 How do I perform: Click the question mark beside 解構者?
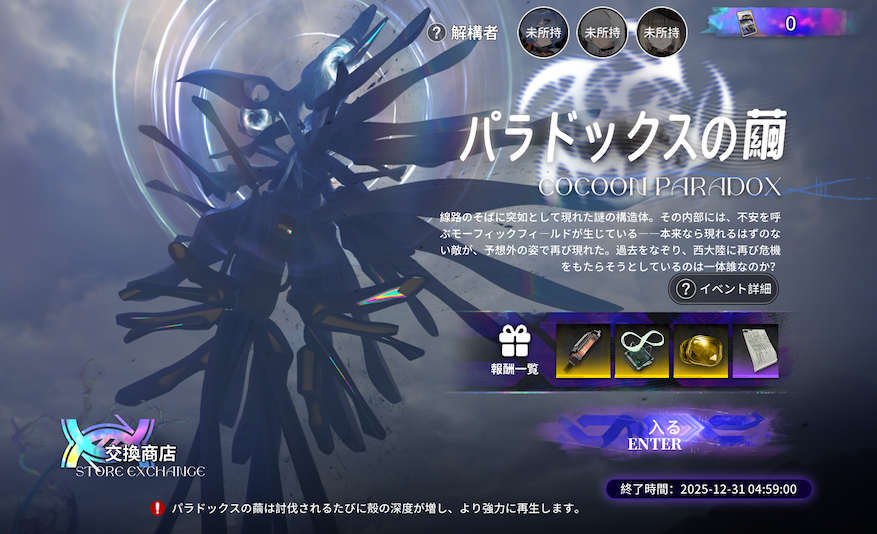pos(436,33)
